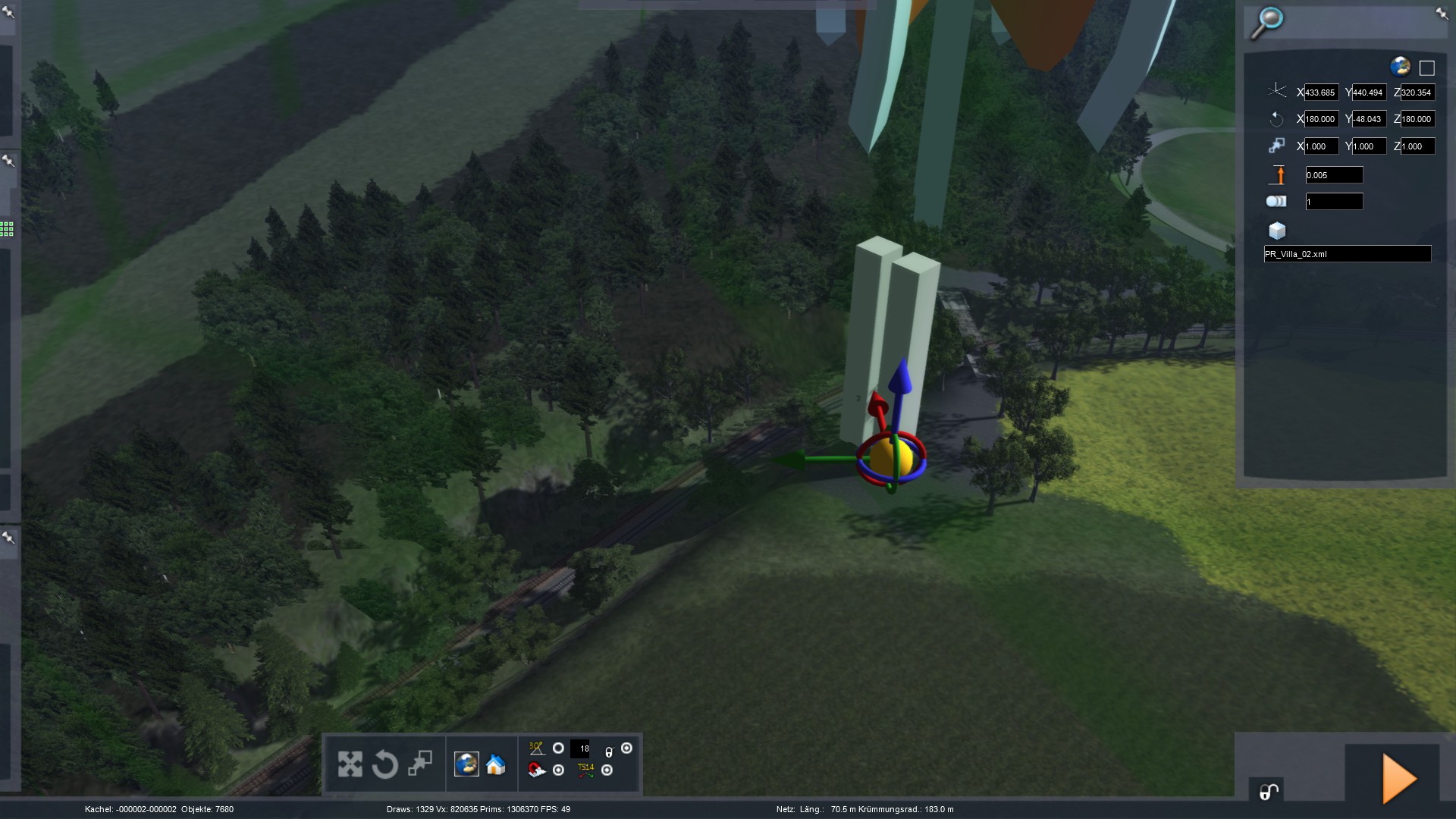Switch to local coordinates house icon
The image size is (1456, 819).
click(x=496, y=764)
